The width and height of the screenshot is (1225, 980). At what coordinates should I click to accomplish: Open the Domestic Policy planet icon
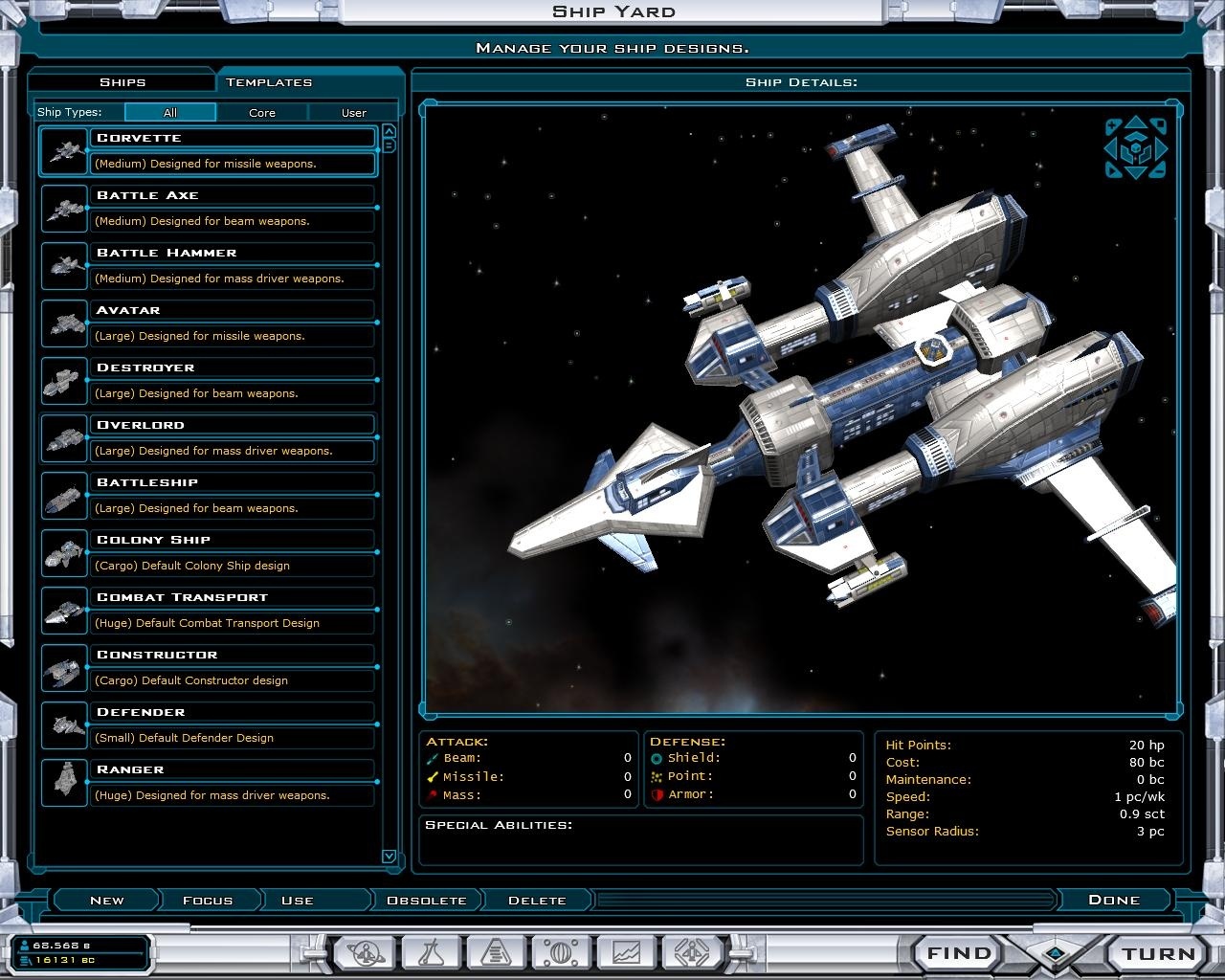(367, 952)
